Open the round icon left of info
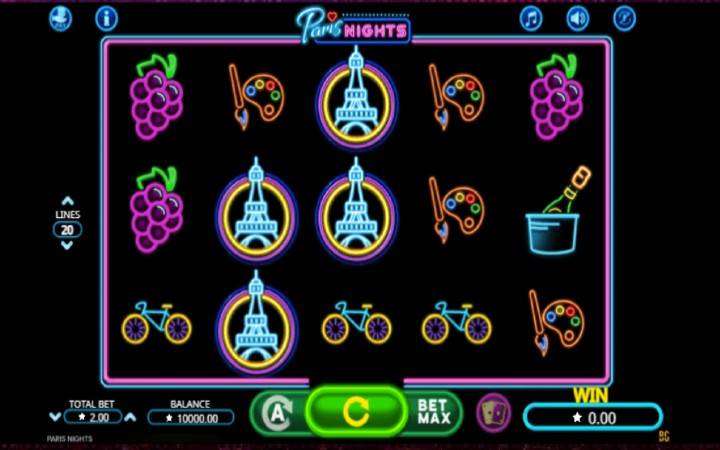 point(60,18)
